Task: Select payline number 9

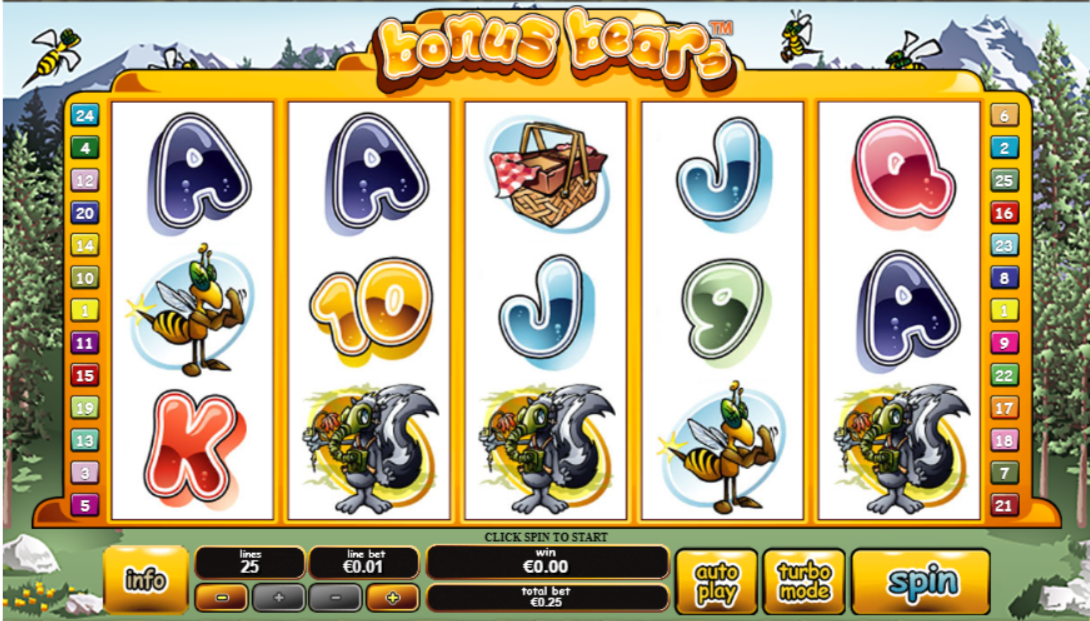Action: point(1004,343)
